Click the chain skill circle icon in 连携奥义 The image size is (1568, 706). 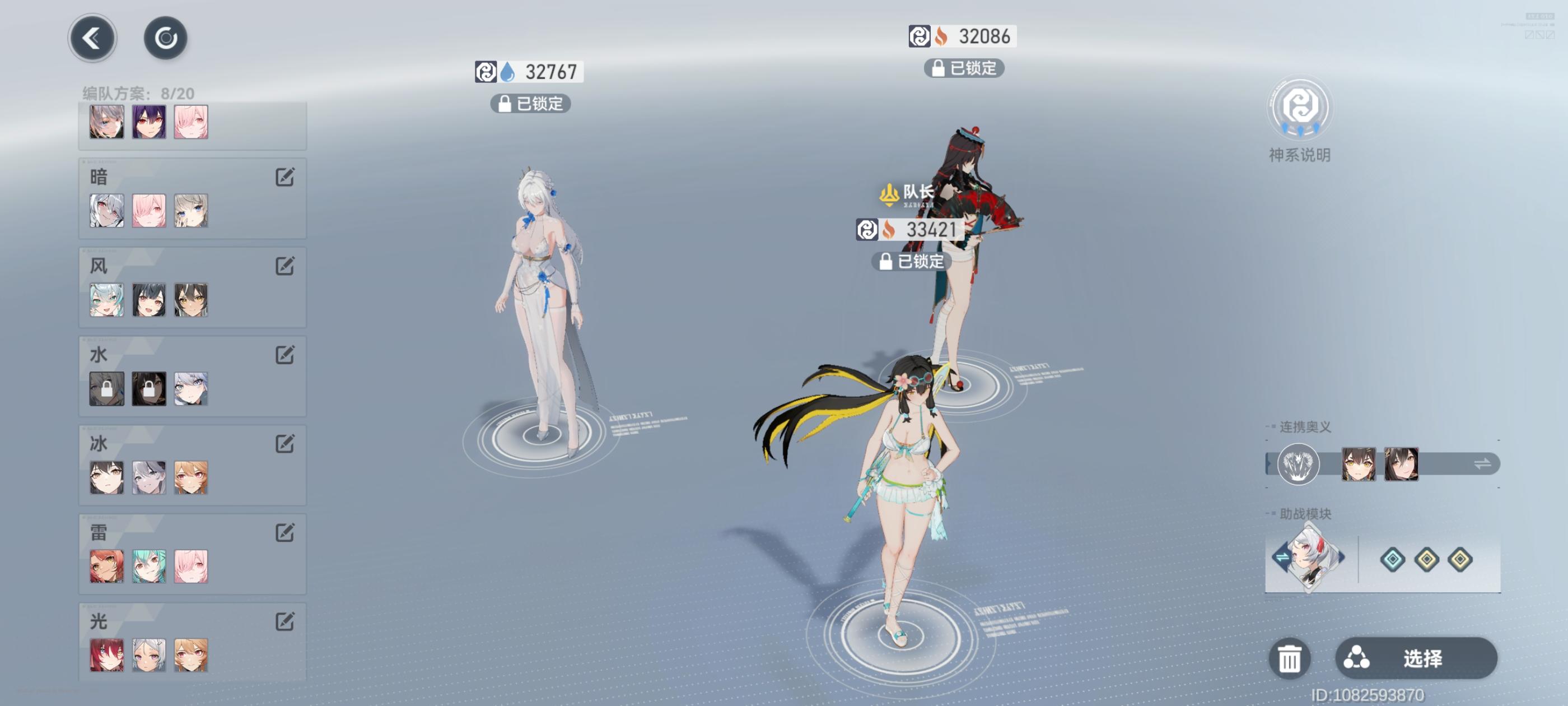pyautogui.click(x=1298, y=463)
